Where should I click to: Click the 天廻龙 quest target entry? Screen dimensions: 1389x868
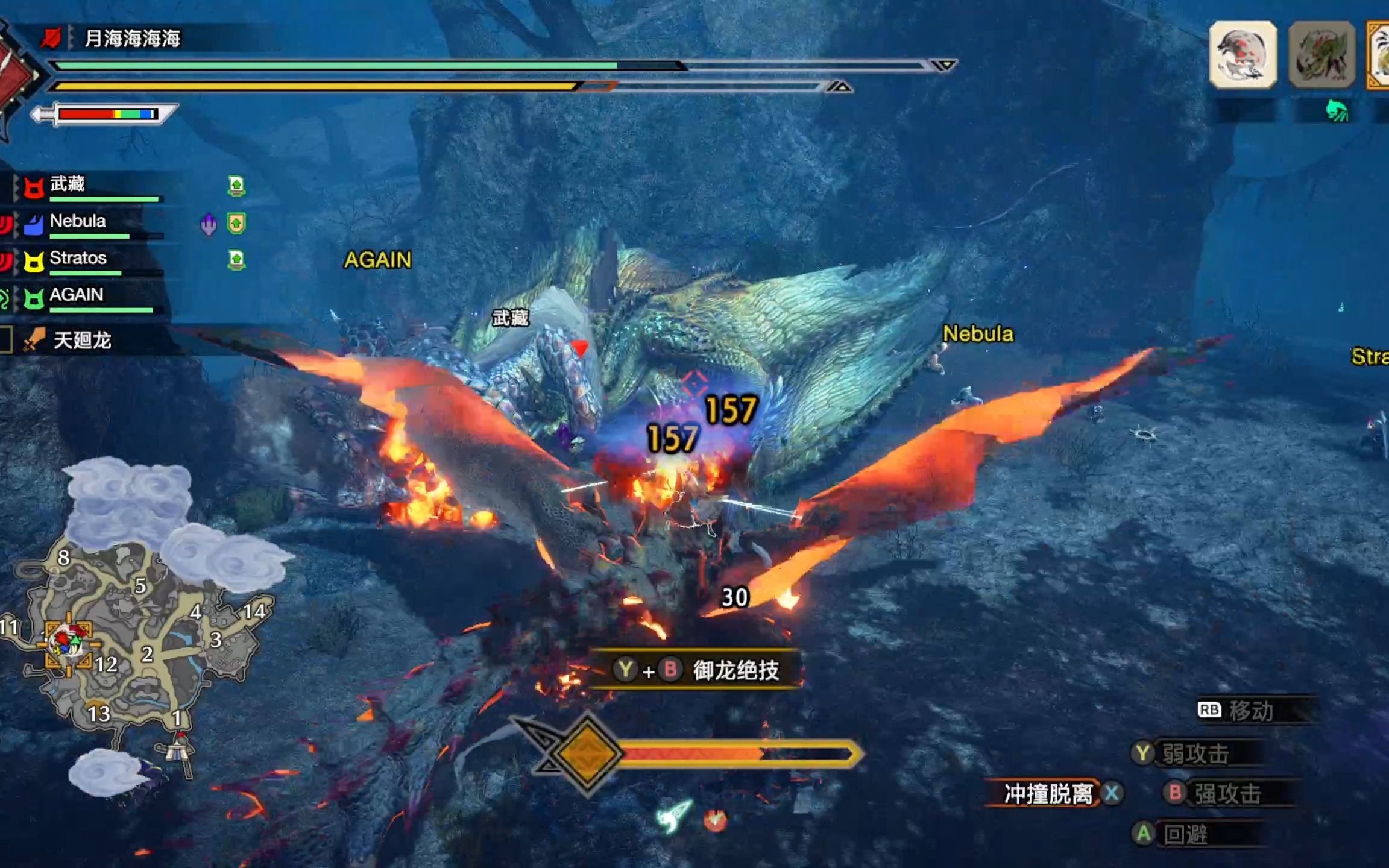coord(83,341)
